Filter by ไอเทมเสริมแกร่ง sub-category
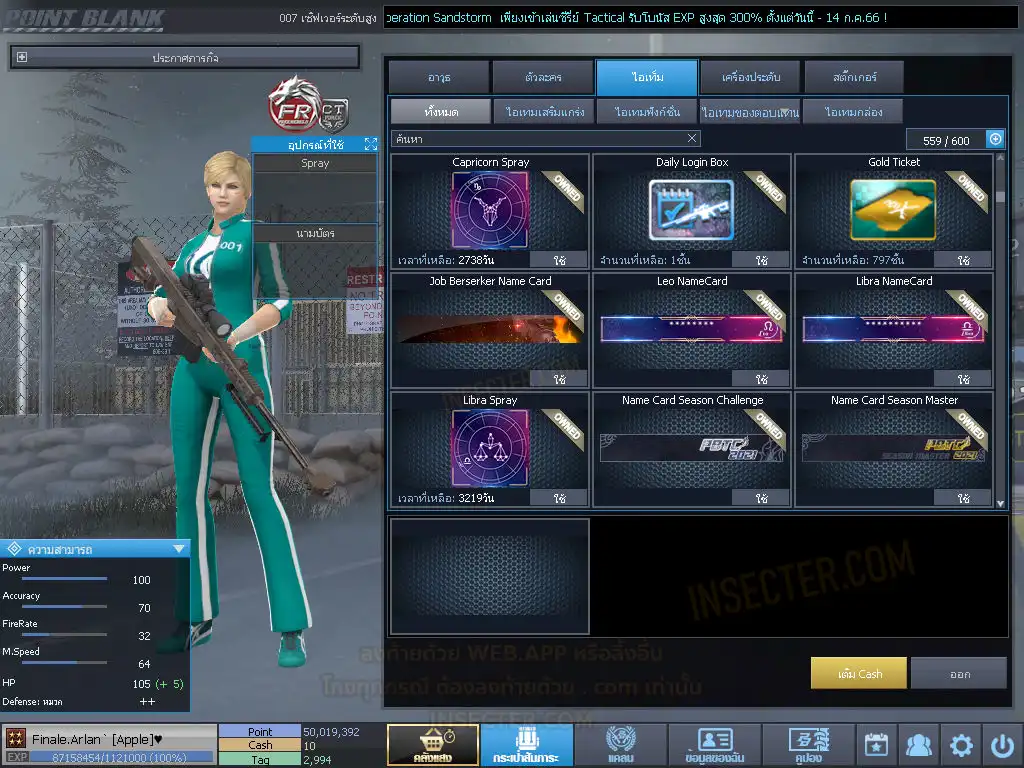 click(544, 112)
